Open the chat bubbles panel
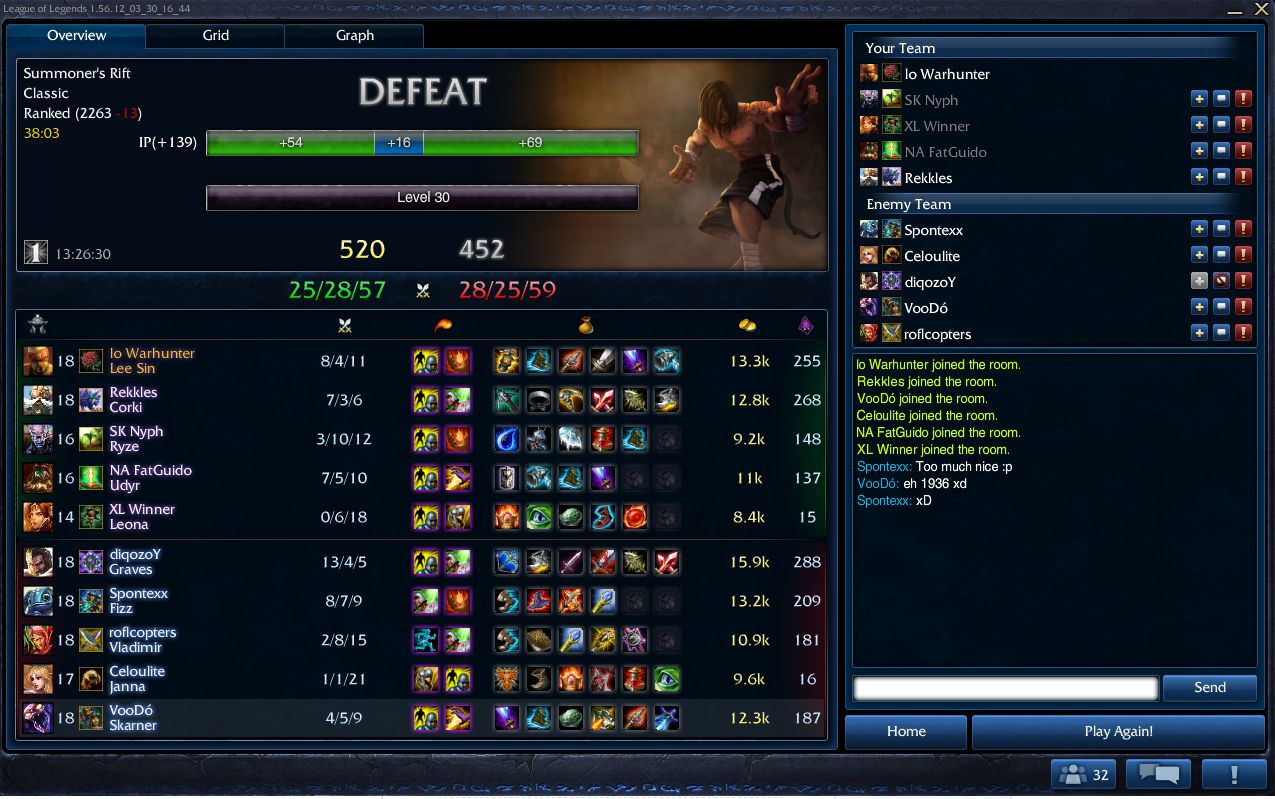The width and height of the screenshot is (1275, 799). coord(1158,774)
